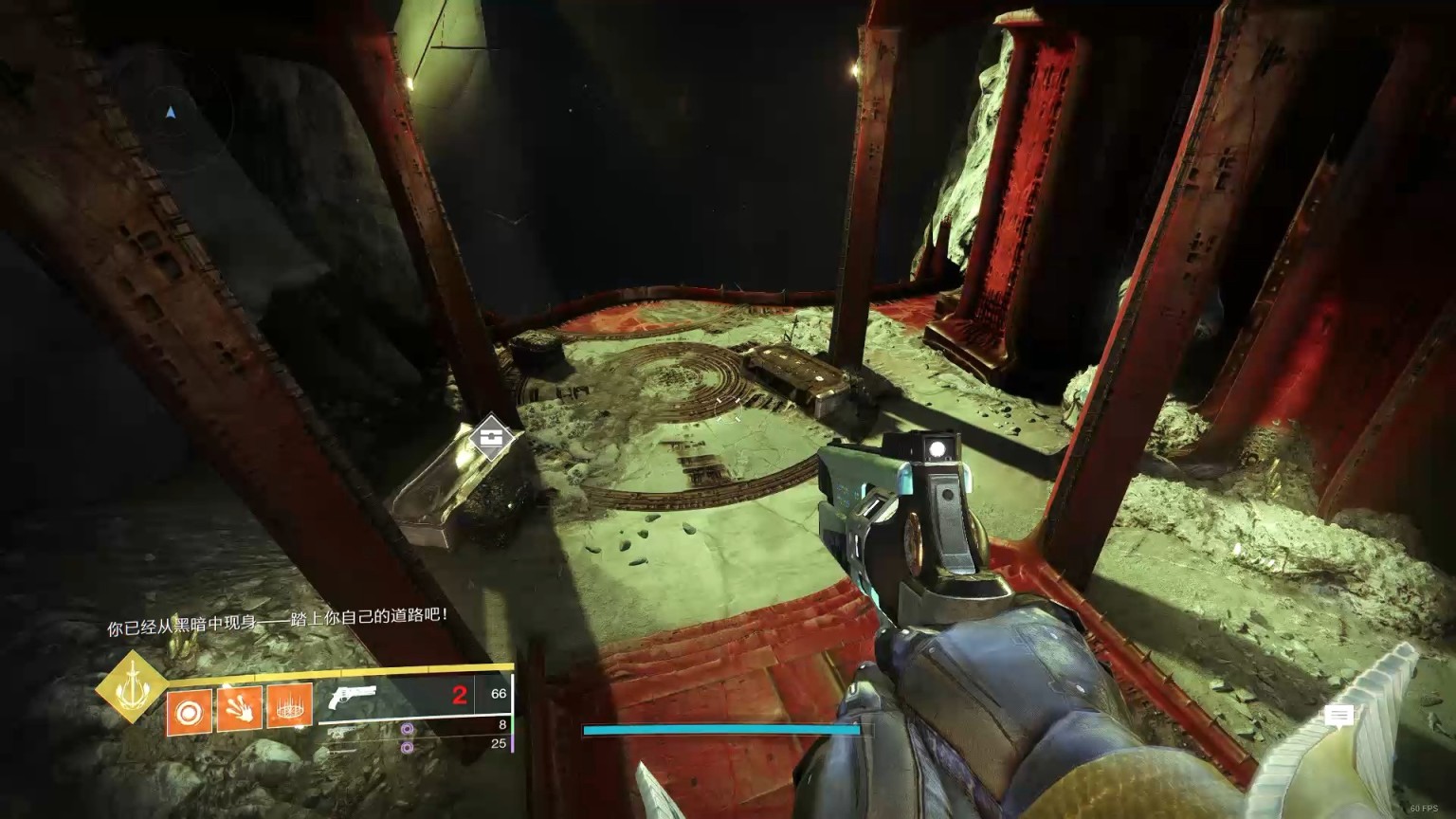Use the grenade ability with the ring icon
Viewport: 1456px width, 819px height.
[x=190, y=708]
